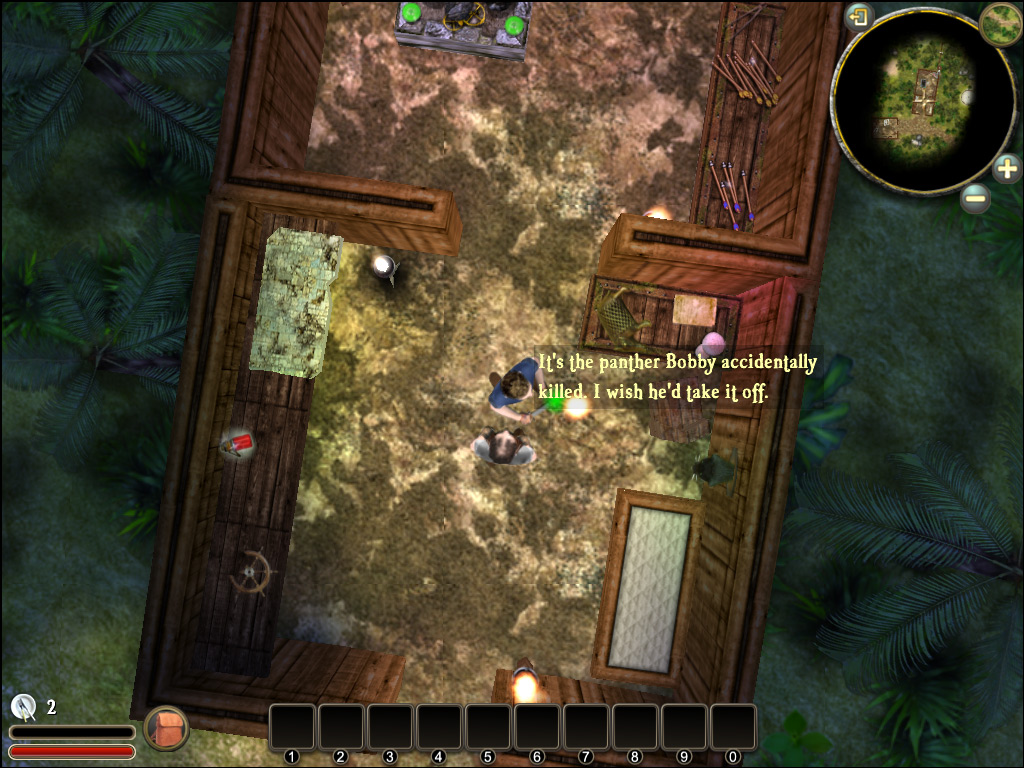The height and width of the screenshot is (768, 1024).
Task: Click the exit arrow icon beside the minimap
Action: click(859, 17)
